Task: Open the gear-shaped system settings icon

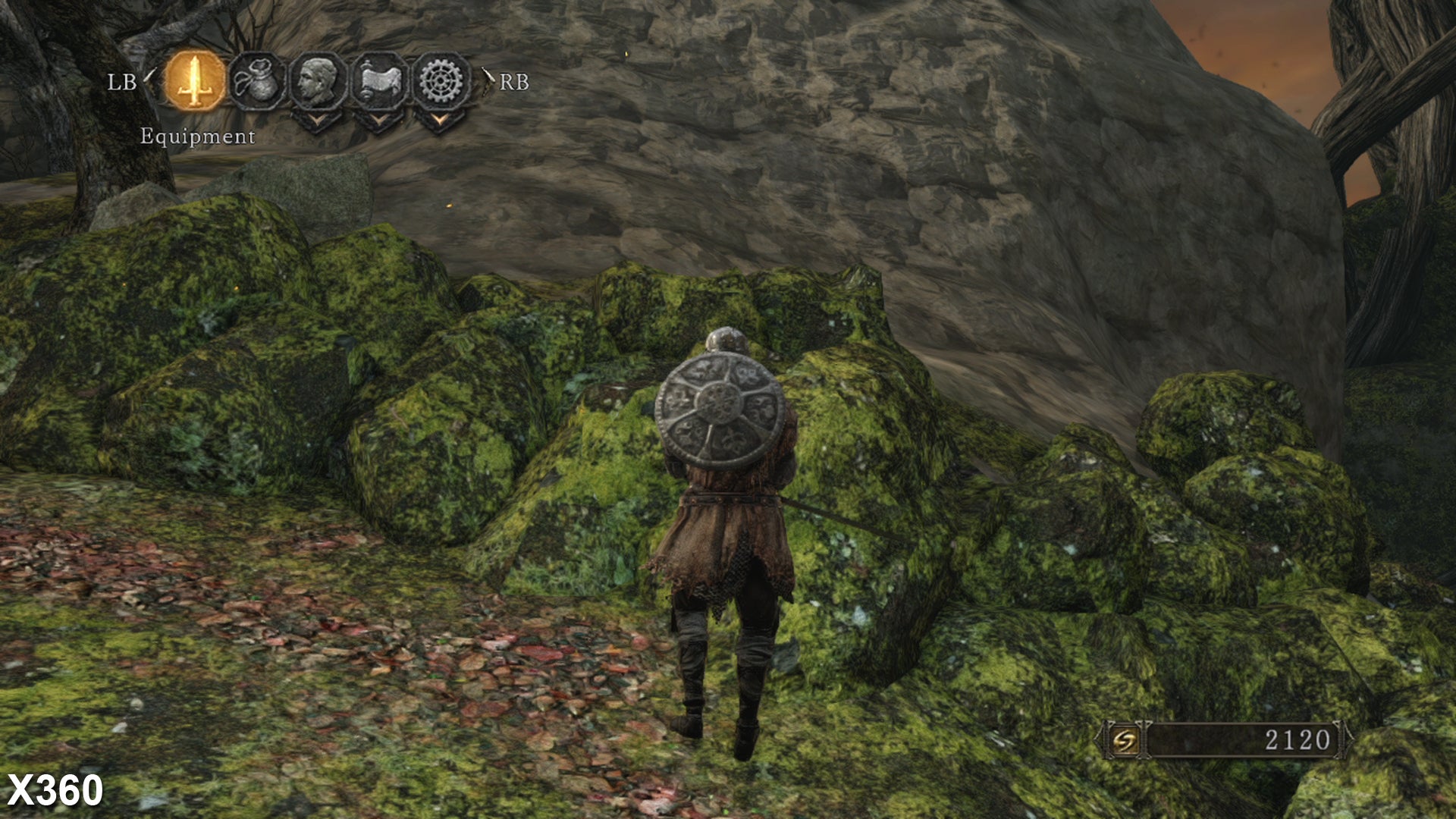Action: [x=441, y=81]
